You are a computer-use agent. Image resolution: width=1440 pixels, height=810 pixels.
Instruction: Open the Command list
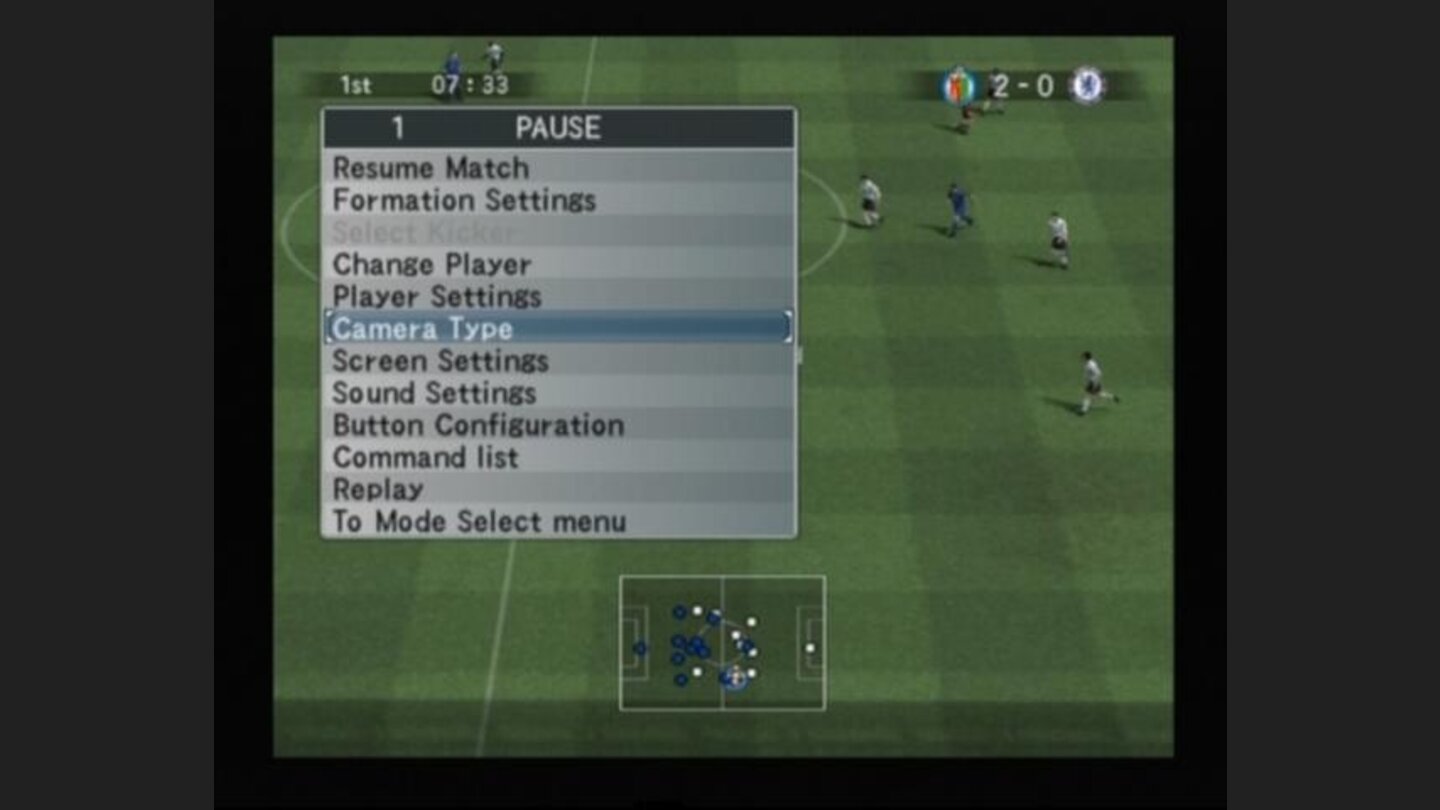(425, 457)
